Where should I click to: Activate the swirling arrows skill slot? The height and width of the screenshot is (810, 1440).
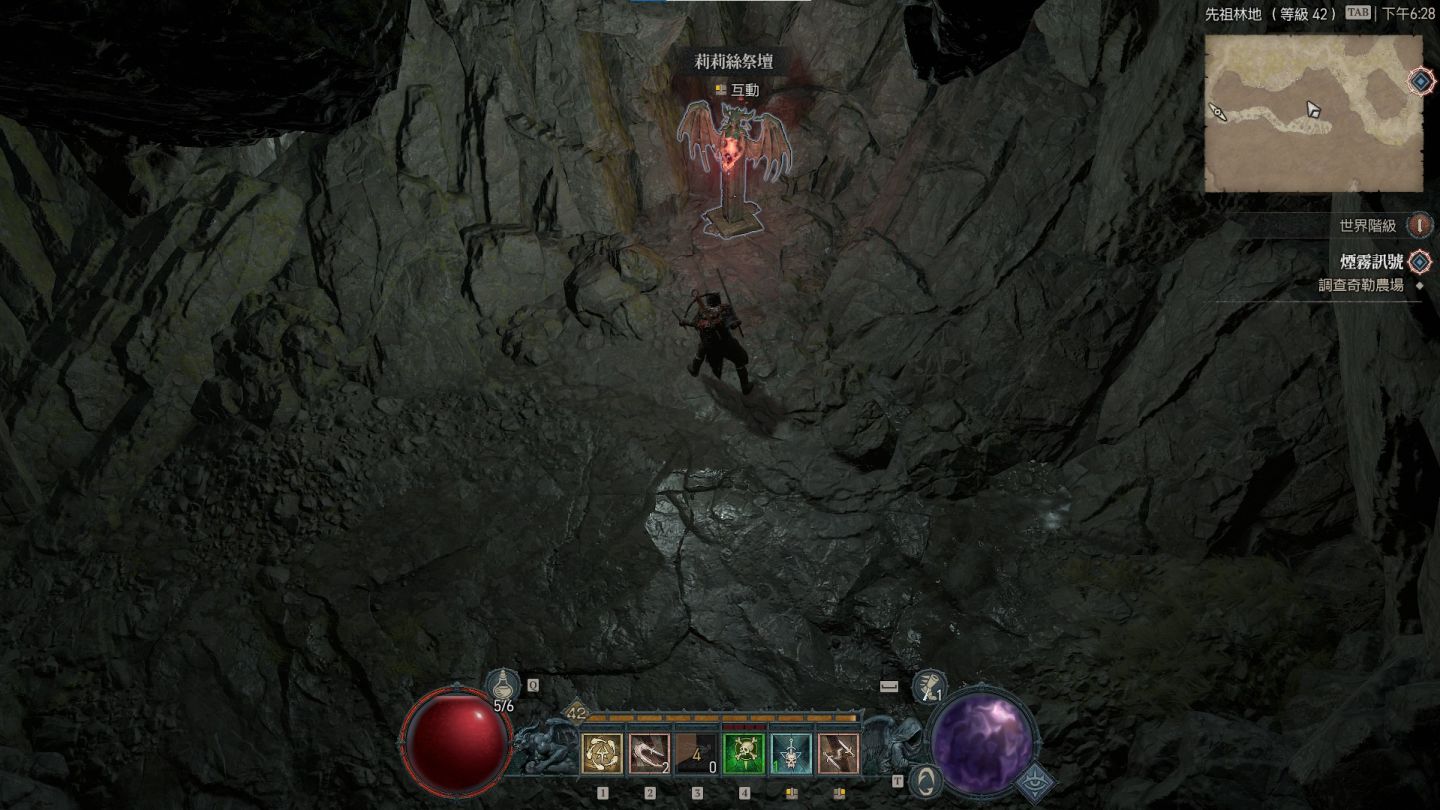pos(602,753)
